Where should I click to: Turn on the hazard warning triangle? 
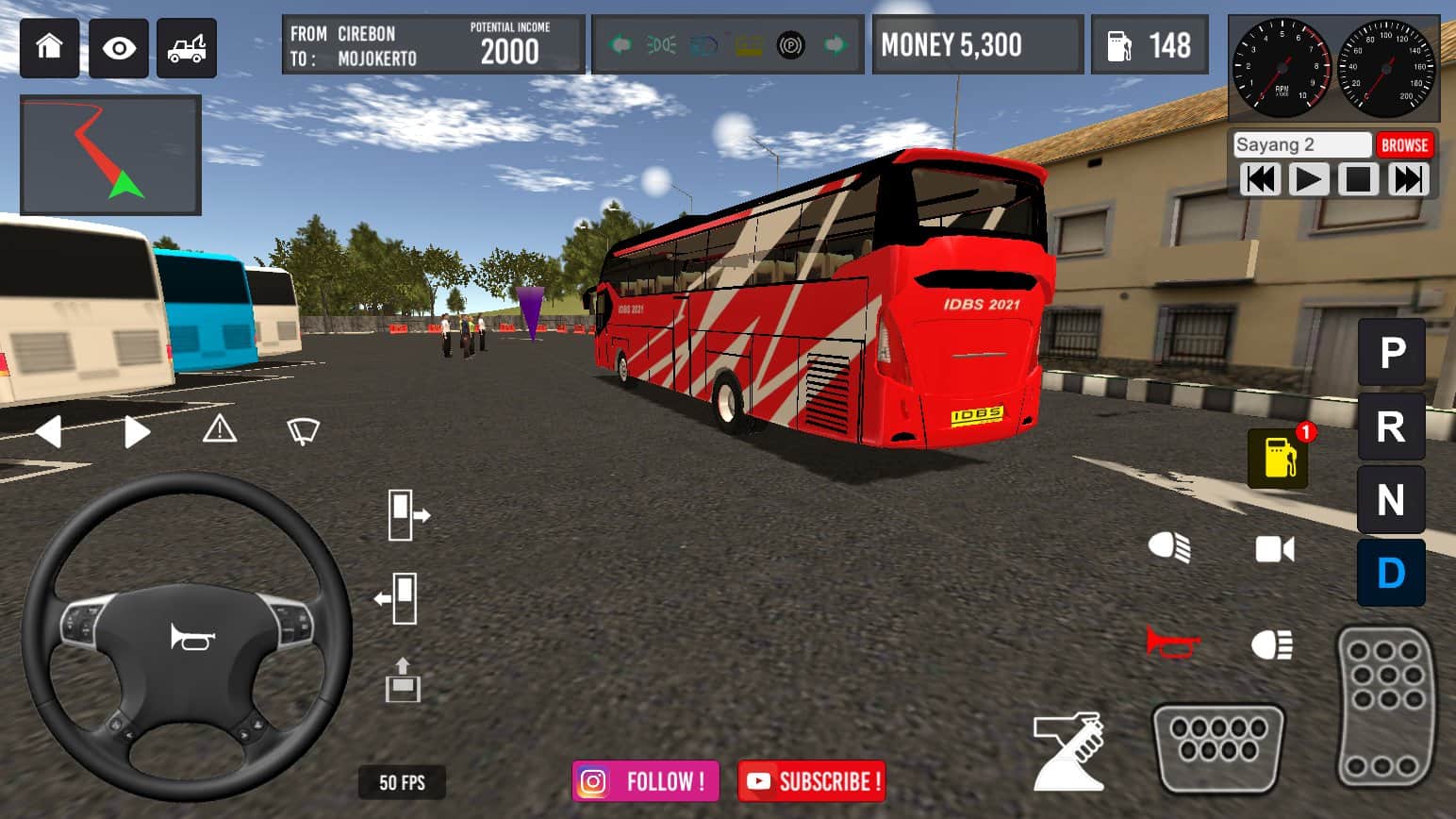pyautogui.click(x=220, y=430)
